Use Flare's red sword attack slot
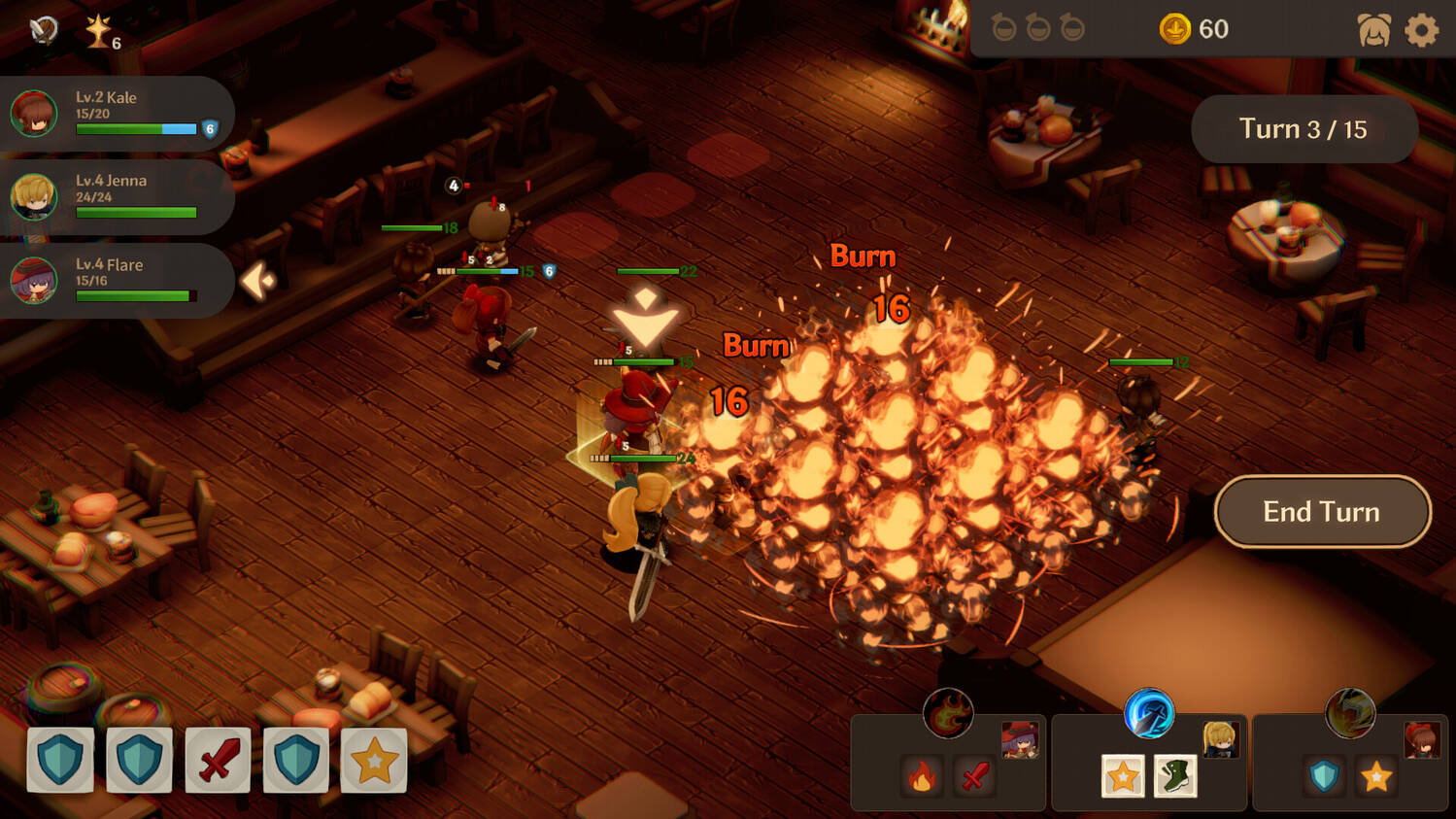The image size is (1456, 819). point(974,776)
